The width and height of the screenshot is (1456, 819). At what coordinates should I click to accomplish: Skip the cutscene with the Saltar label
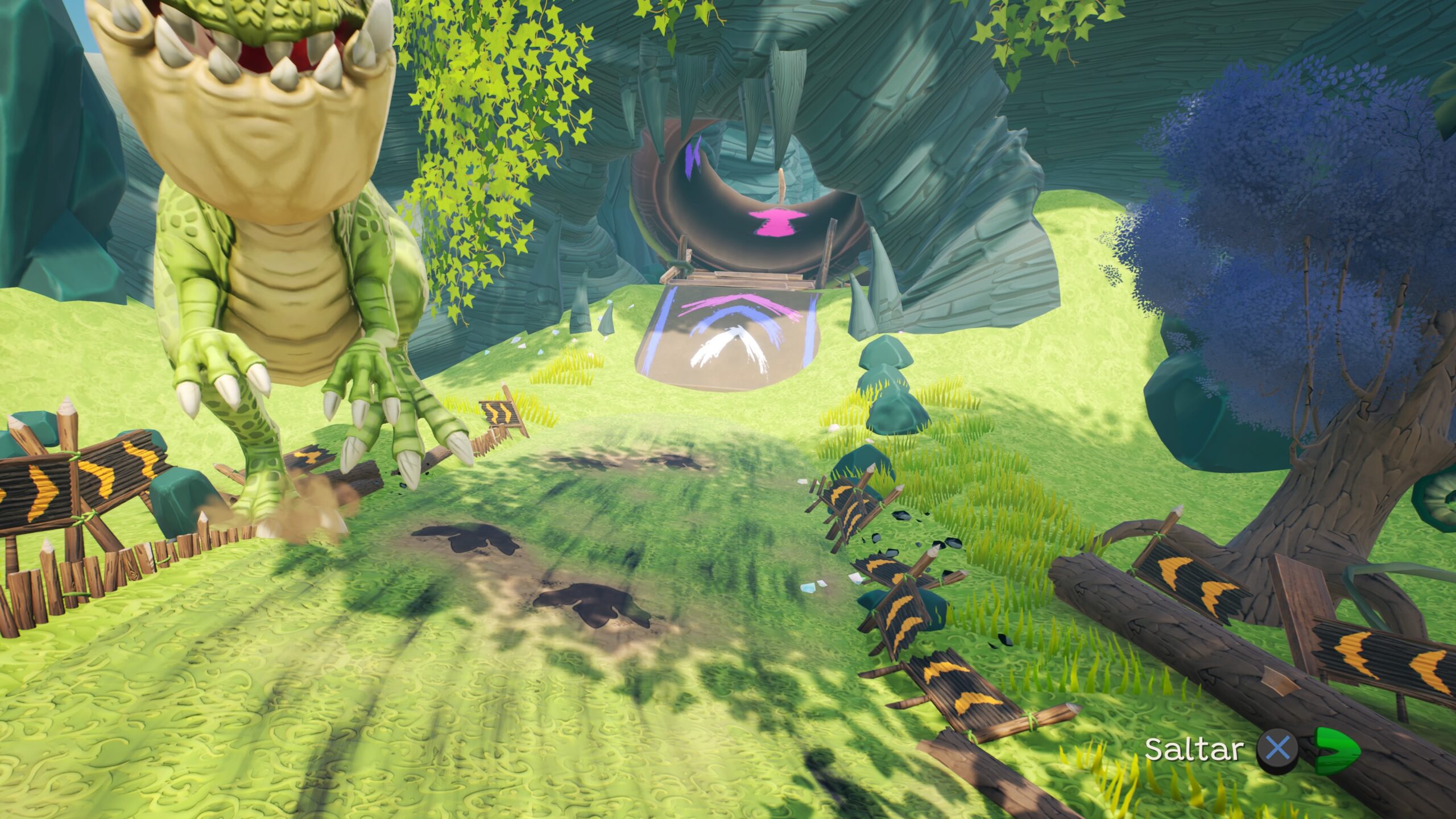point(1192,750)
